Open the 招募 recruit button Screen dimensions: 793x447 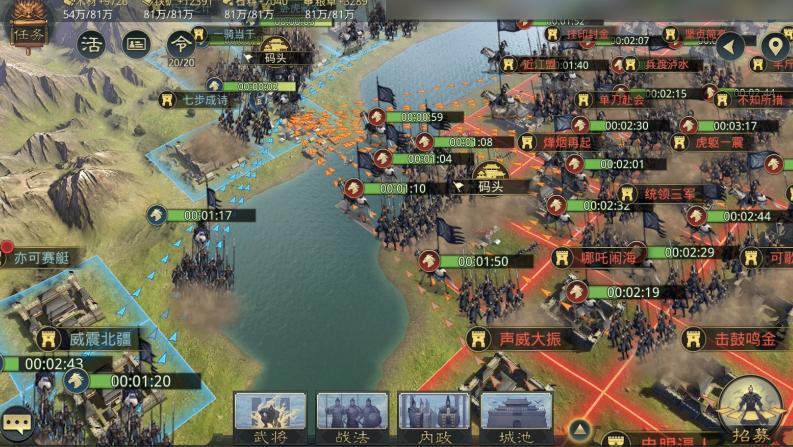click(751, 410)
